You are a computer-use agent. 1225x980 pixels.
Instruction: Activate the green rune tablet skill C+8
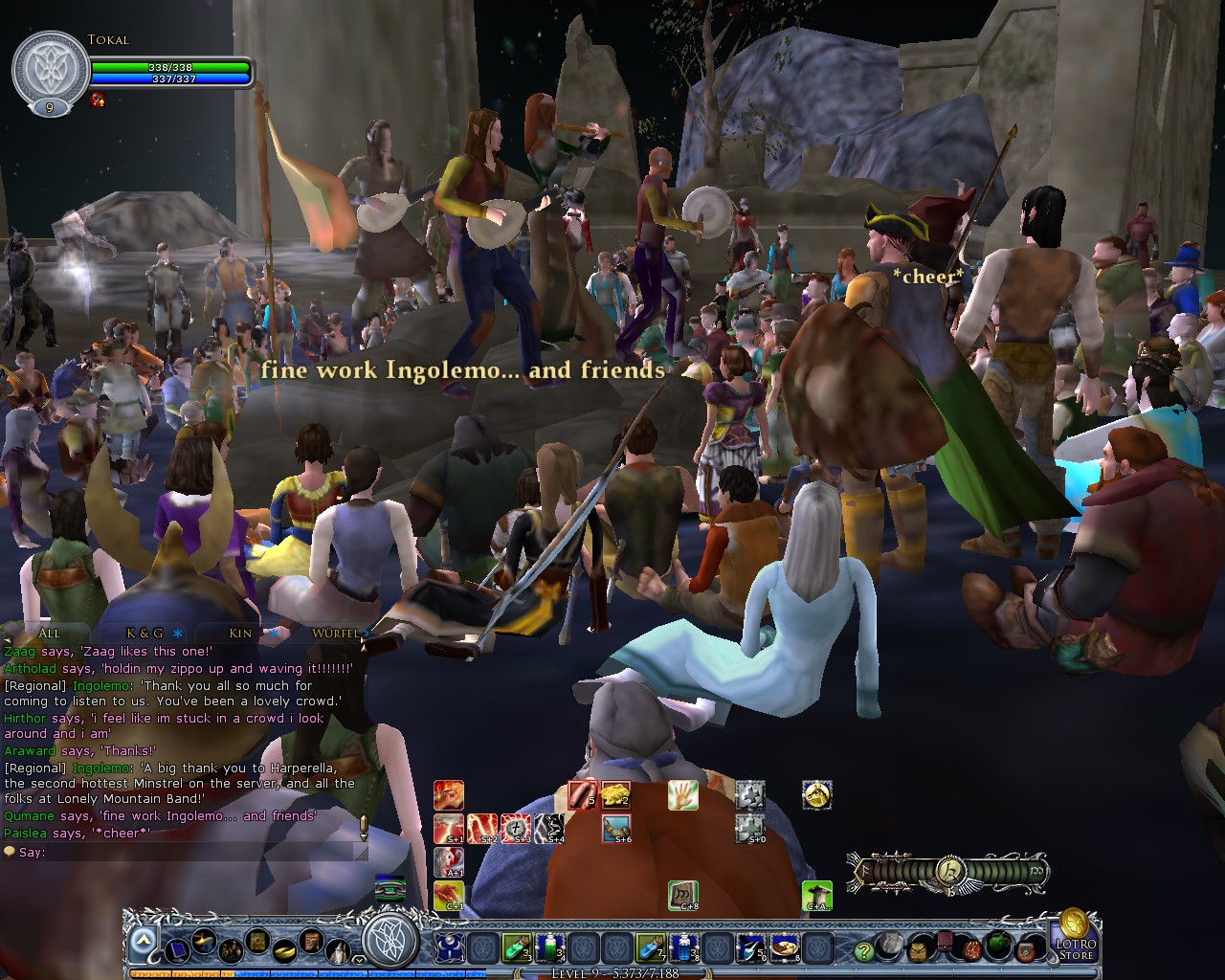682,896
